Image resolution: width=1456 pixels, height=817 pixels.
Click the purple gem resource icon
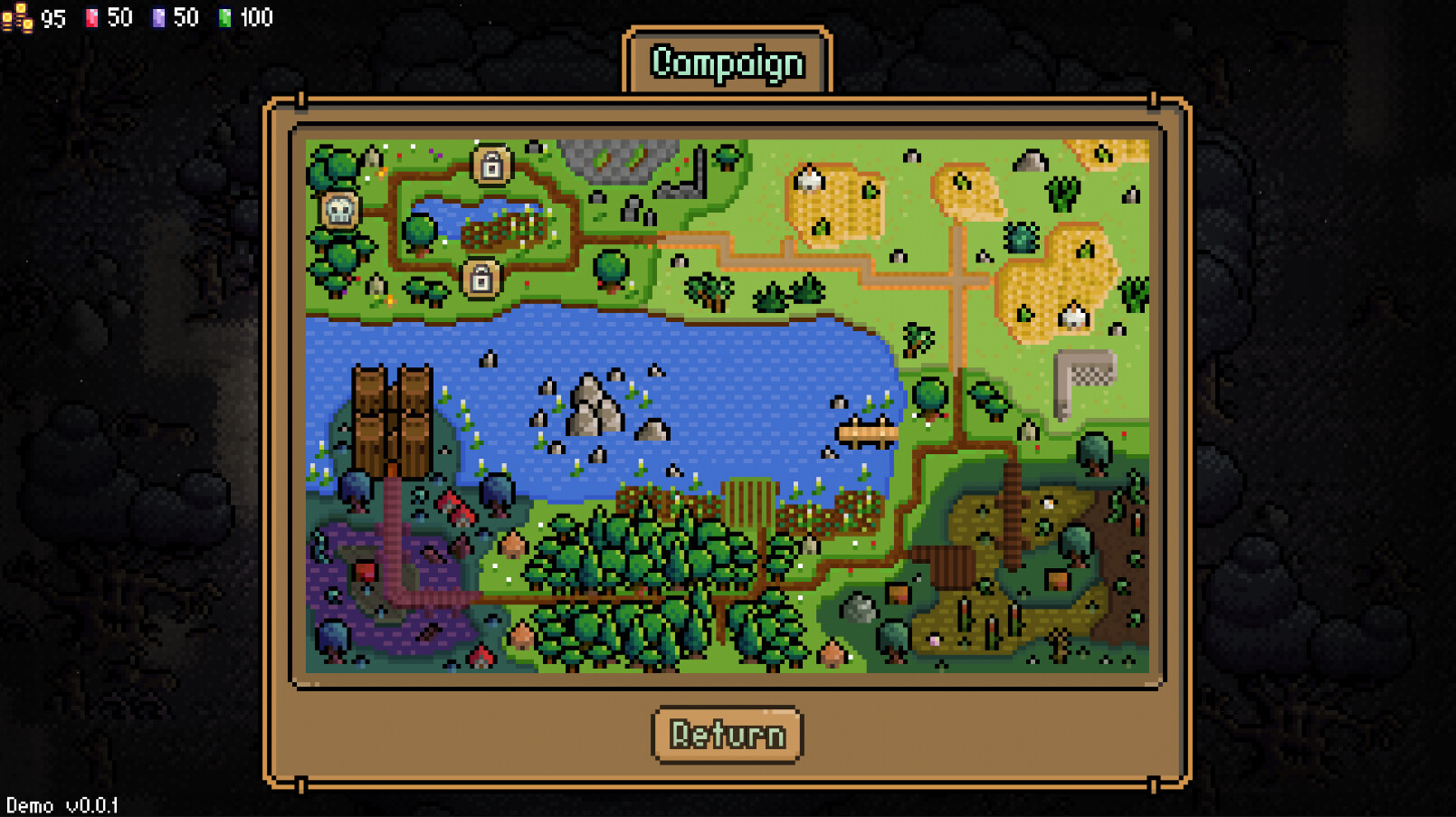click(159, 16)
